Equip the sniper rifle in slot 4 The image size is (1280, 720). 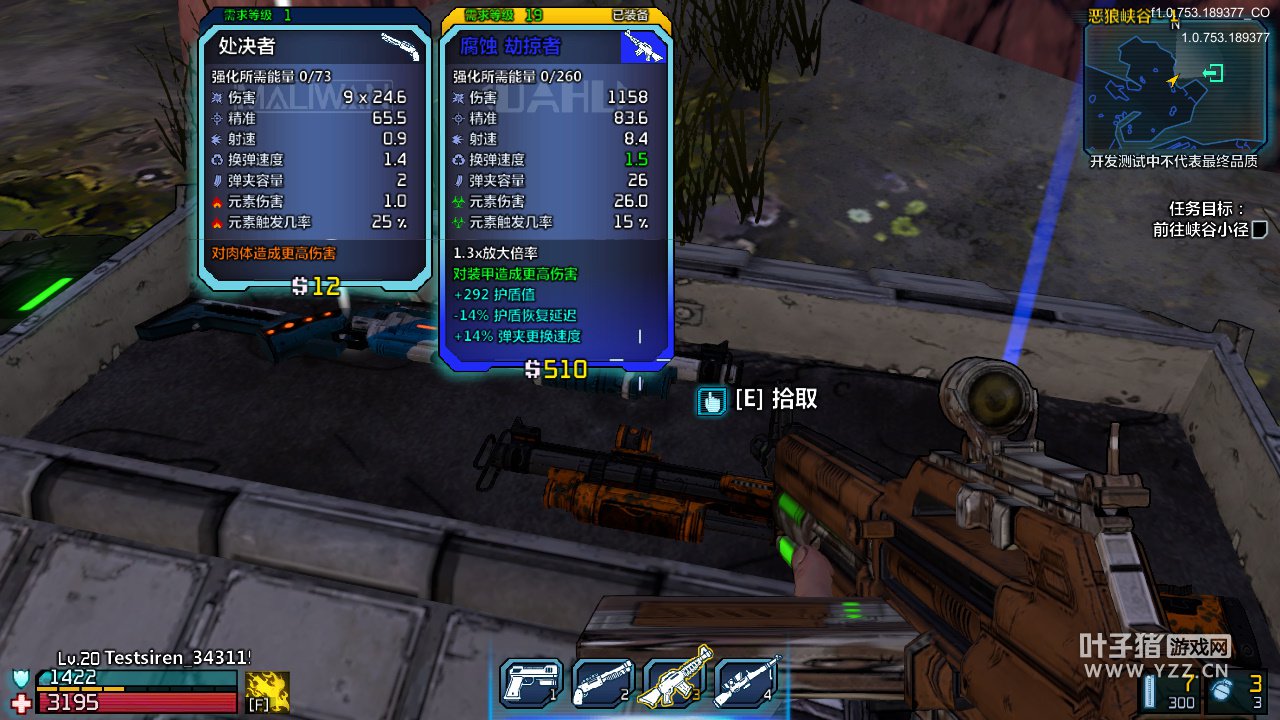pyautogui.click(x=748, y=684)
